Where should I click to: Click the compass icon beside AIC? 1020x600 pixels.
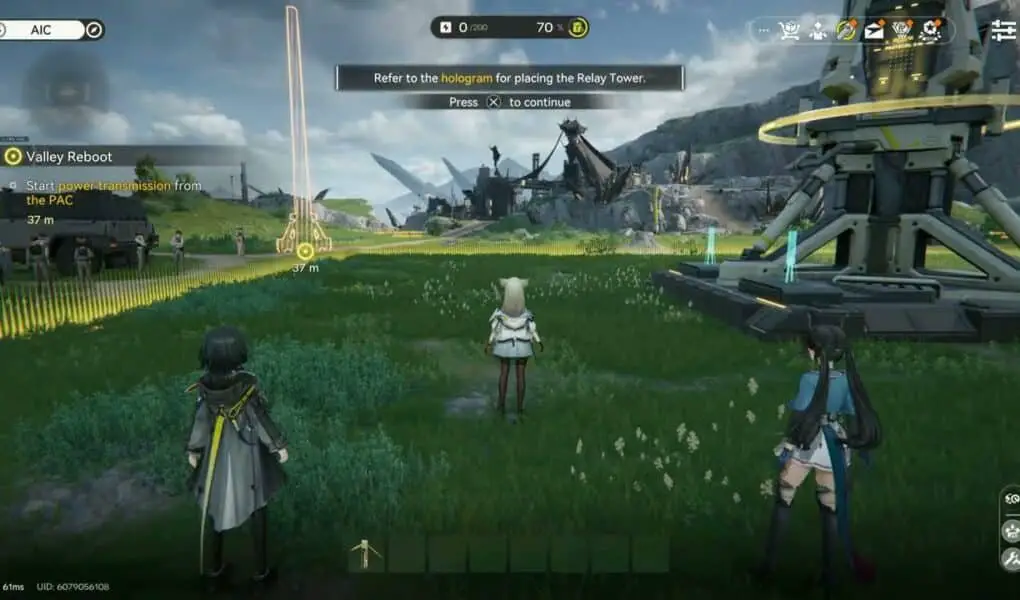pyautogui.click(x=94, y=30)
